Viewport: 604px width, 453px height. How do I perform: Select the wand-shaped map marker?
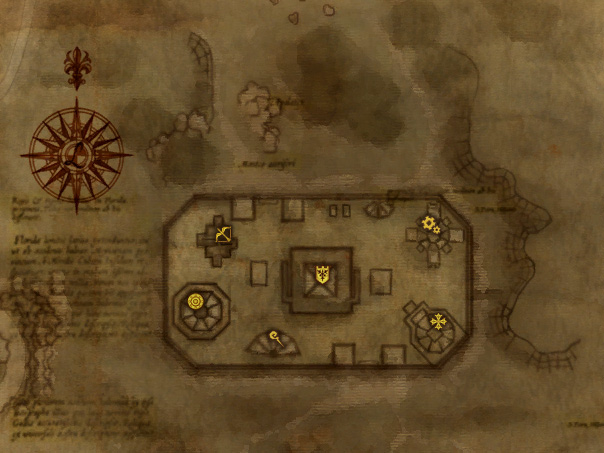tap(273, 336)
